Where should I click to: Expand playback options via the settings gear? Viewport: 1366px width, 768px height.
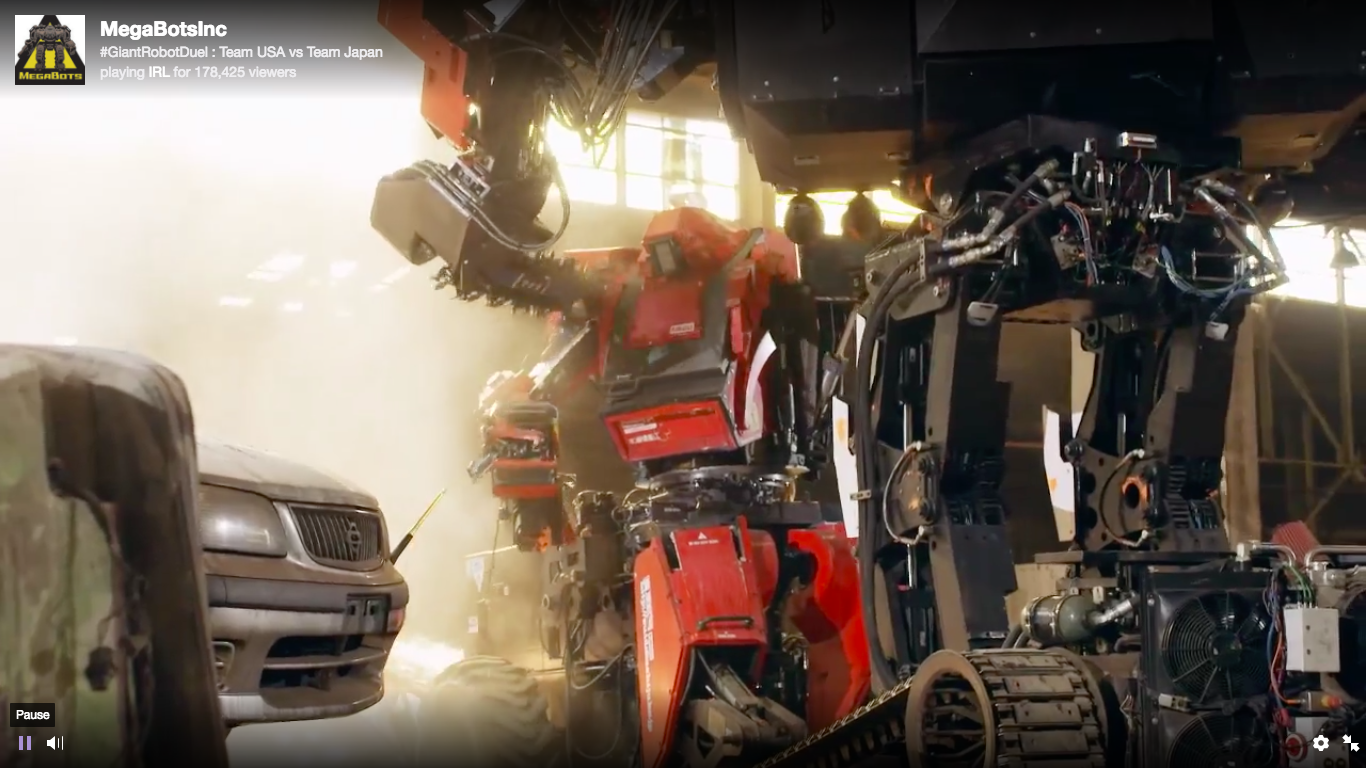1321,744
